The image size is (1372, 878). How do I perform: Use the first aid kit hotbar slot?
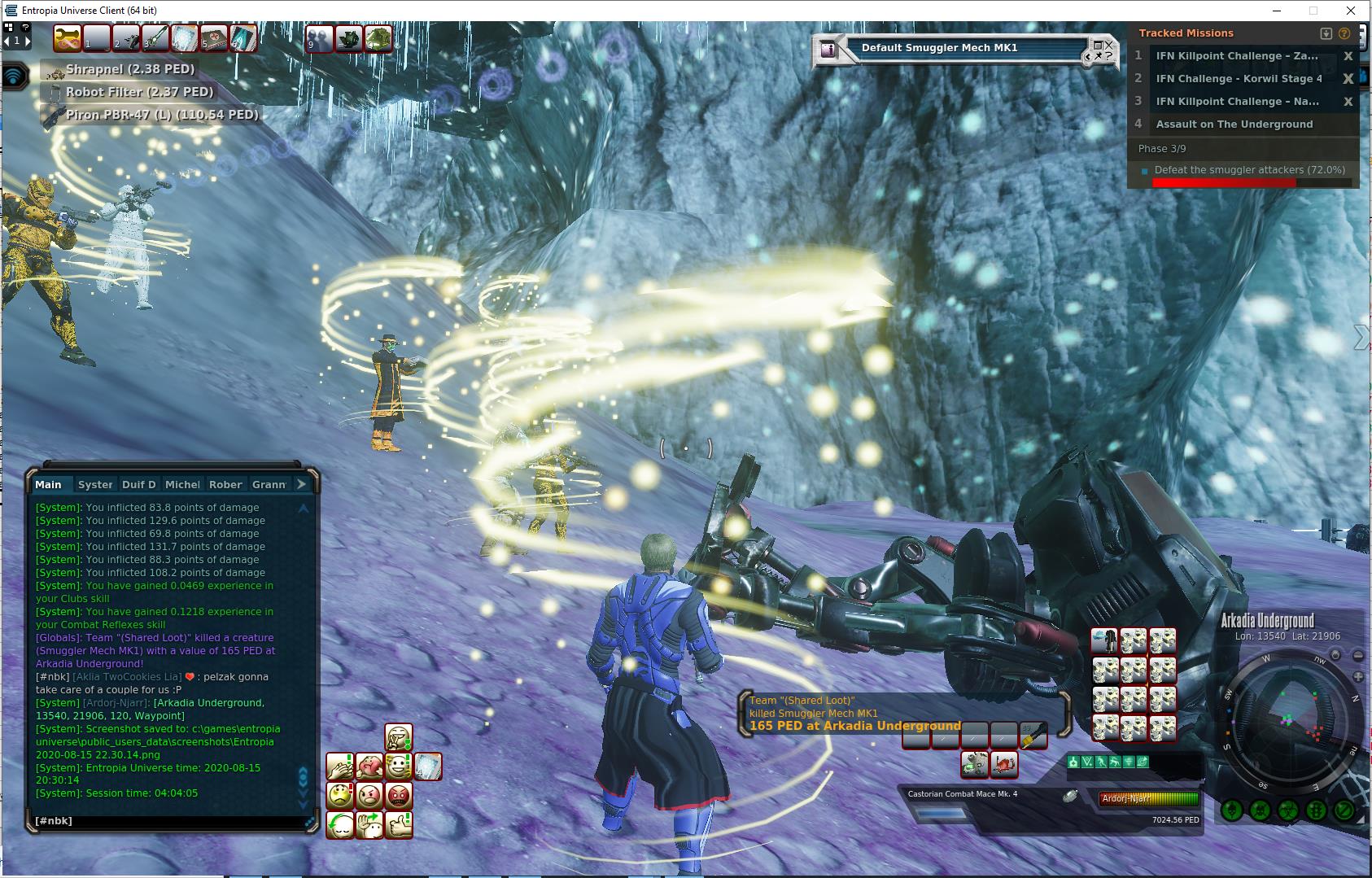pos(214,38)
